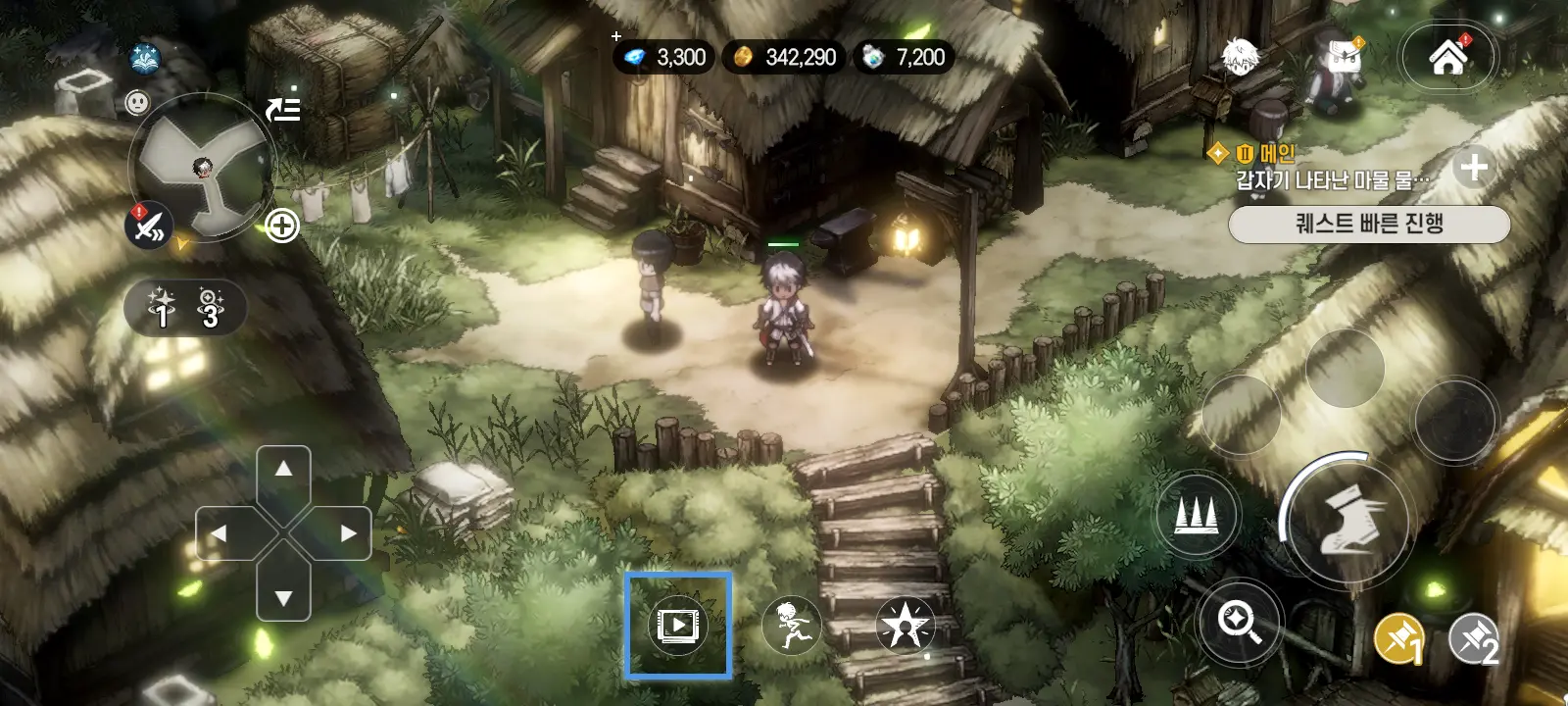The image size is (1568, 706).
Task: Tap the right arrow on the D-pad
Action: point(347,533)
